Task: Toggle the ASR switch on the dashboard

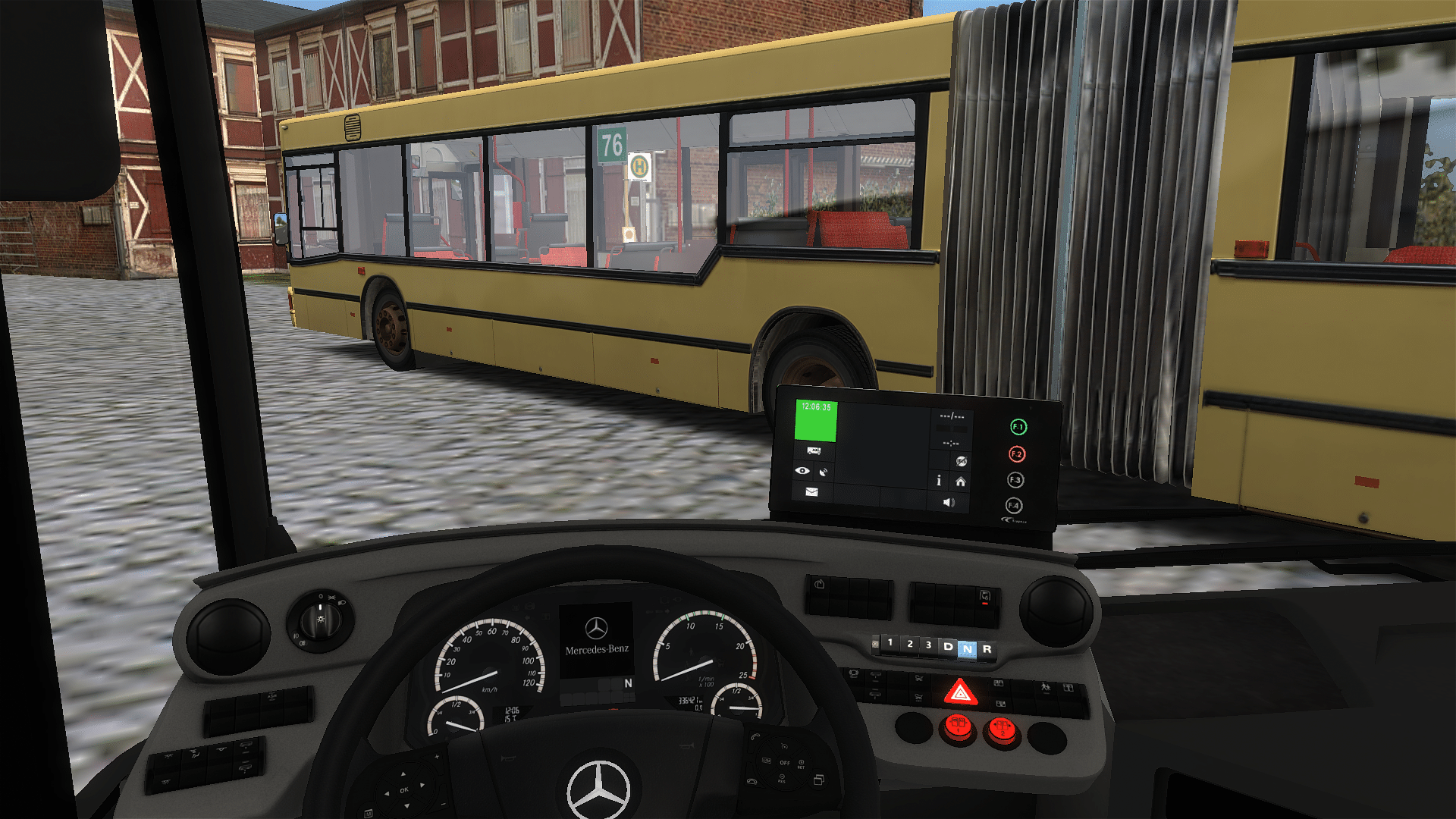Action: (984, 598)
